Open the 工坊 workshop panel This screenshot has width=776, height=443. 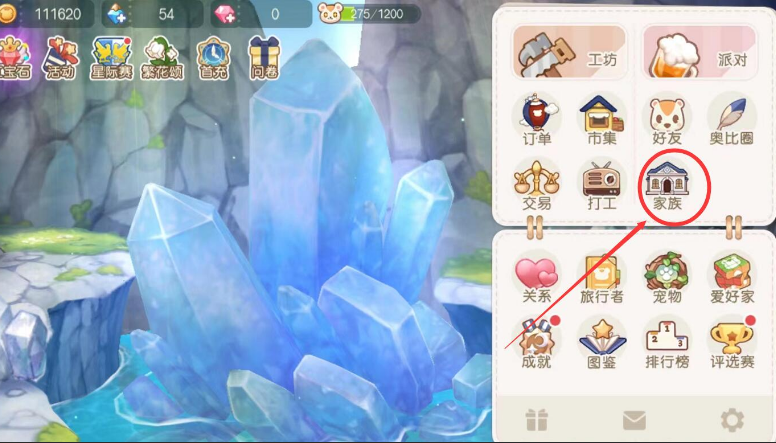click(569, 51)
